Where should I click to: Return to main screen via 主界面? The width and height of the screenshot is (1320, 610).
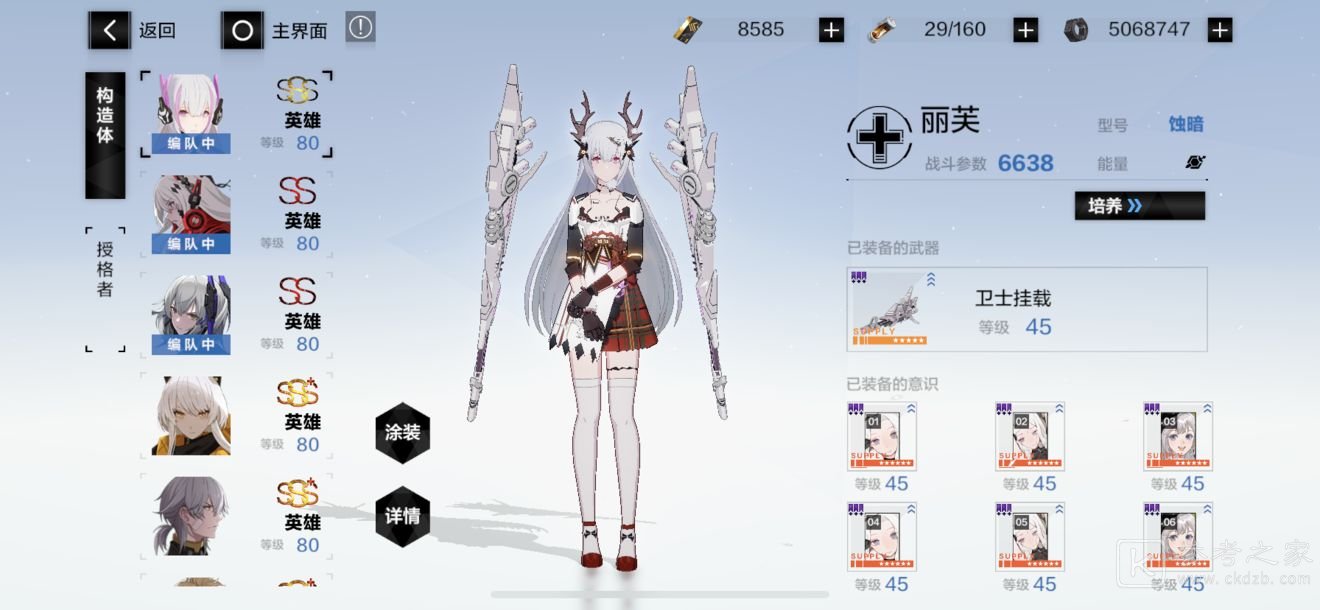click(275, 31)
